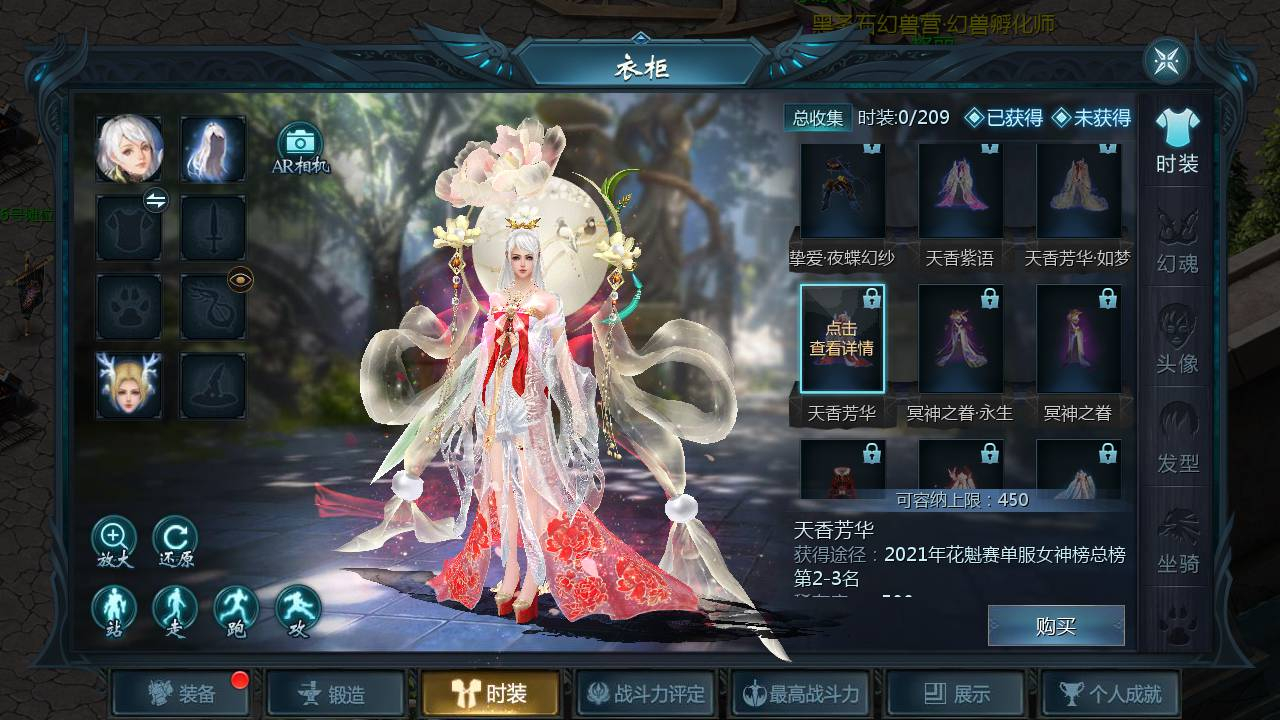
Task: Pick the 挚爱·夜蝶幻纱 outfit
Action: [842, 192]
